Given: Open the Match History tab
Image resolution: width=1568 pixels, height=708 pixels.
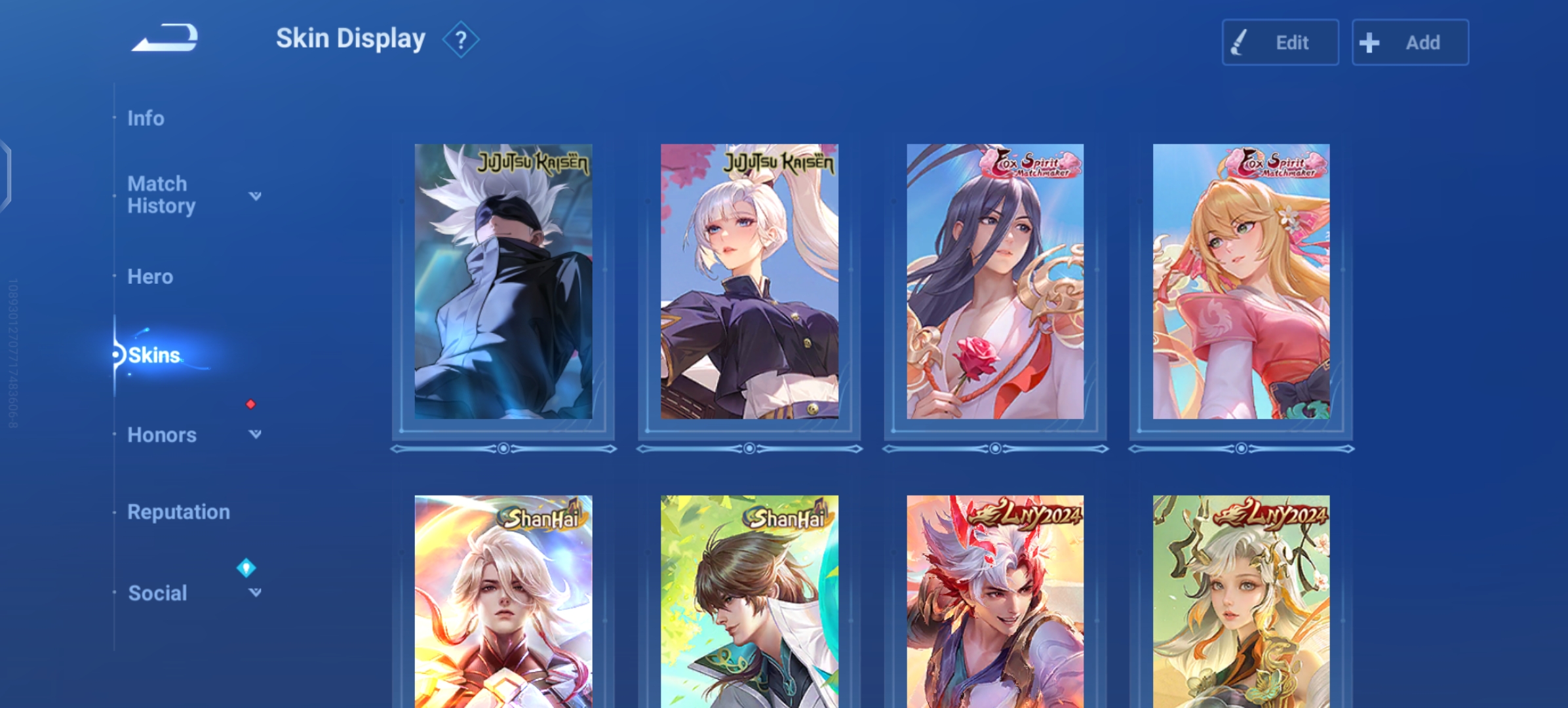Looking at the screenshot, I should (x=161, y=195).
